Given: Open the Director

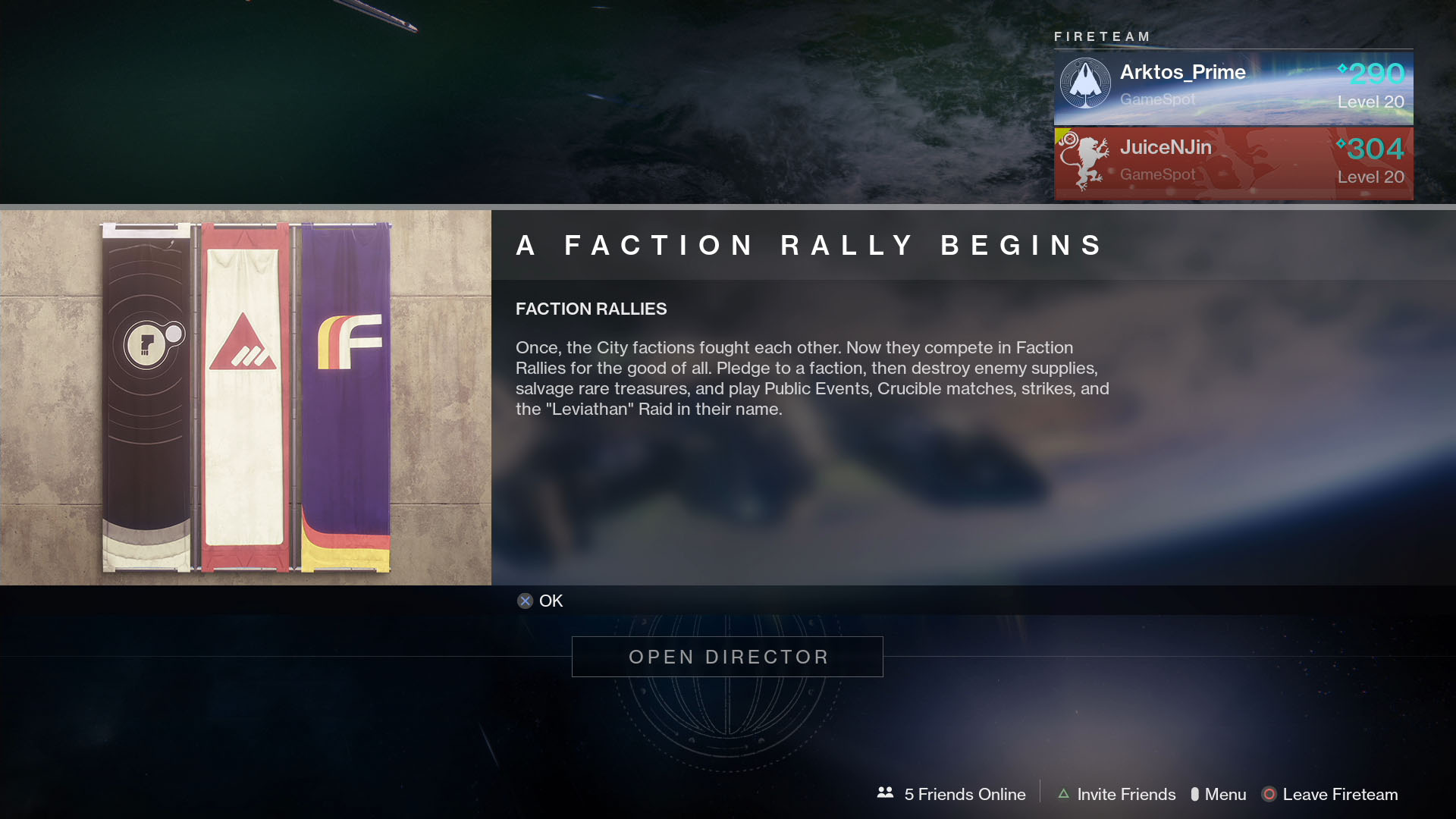Looking at the screenshot, I should [x=727, y=657].
